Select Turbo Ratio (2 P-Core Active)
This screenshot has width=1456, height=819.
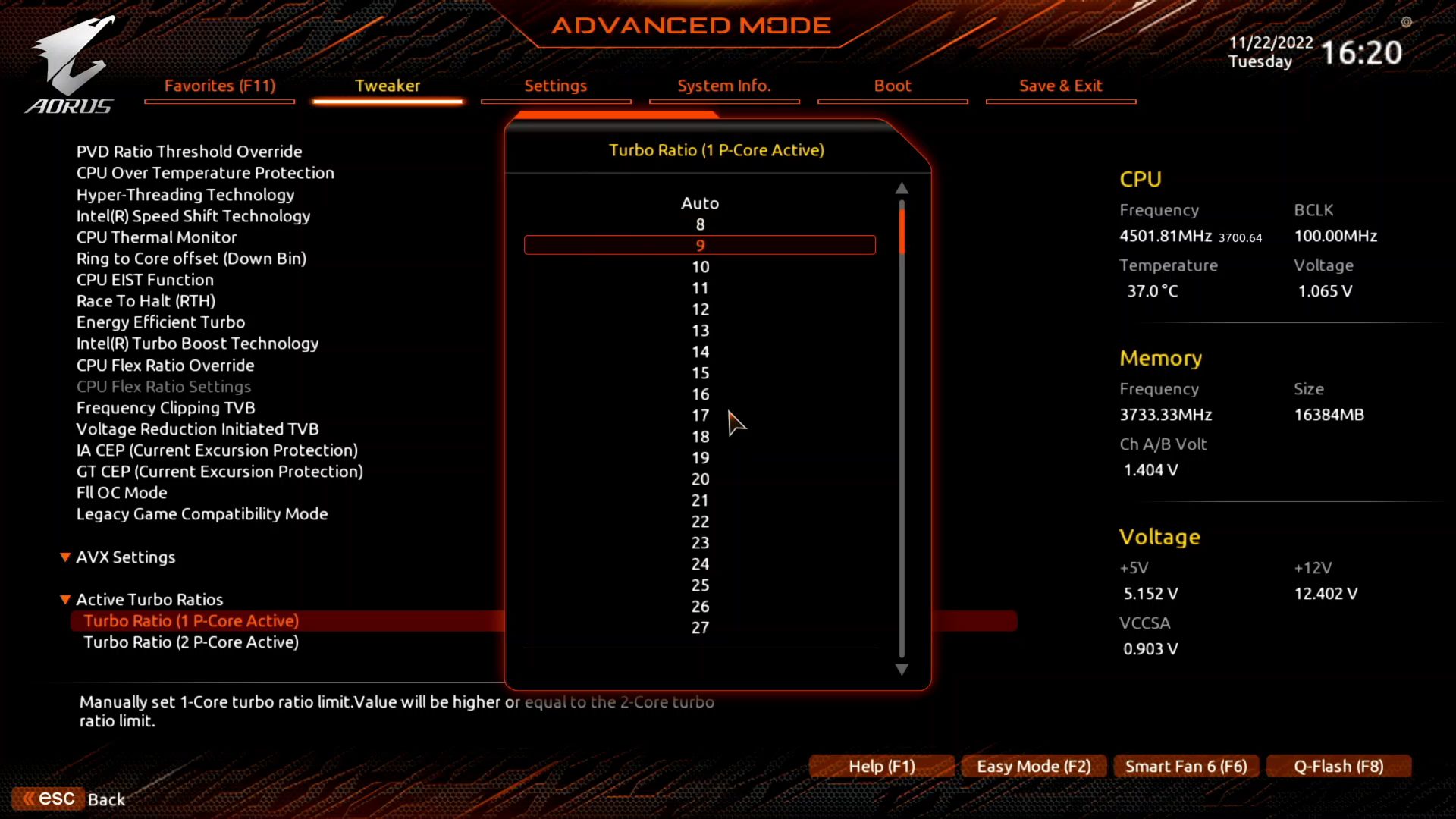coord(191,642)
